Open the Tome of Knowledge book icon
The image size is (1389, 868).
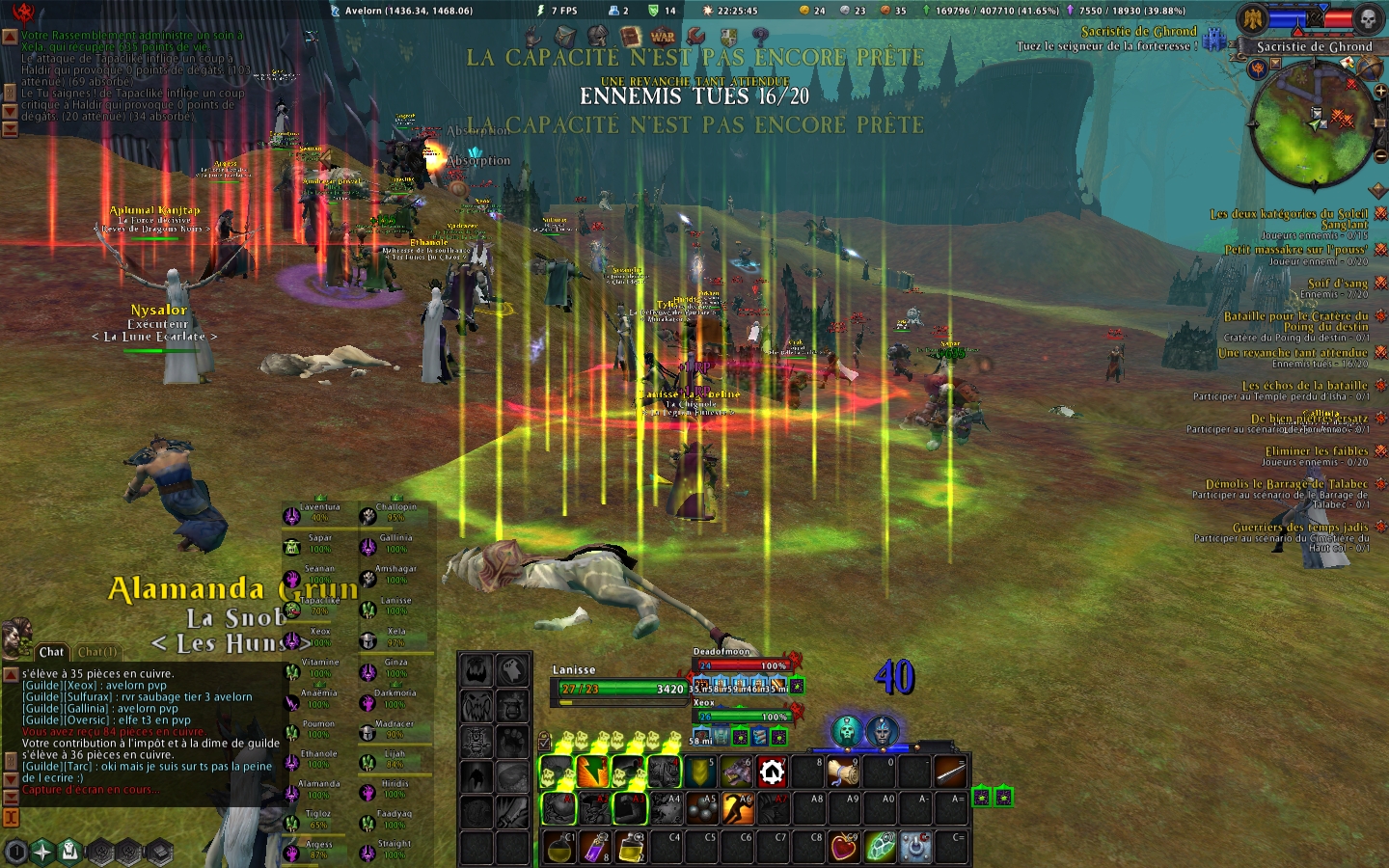pos(630,37)
